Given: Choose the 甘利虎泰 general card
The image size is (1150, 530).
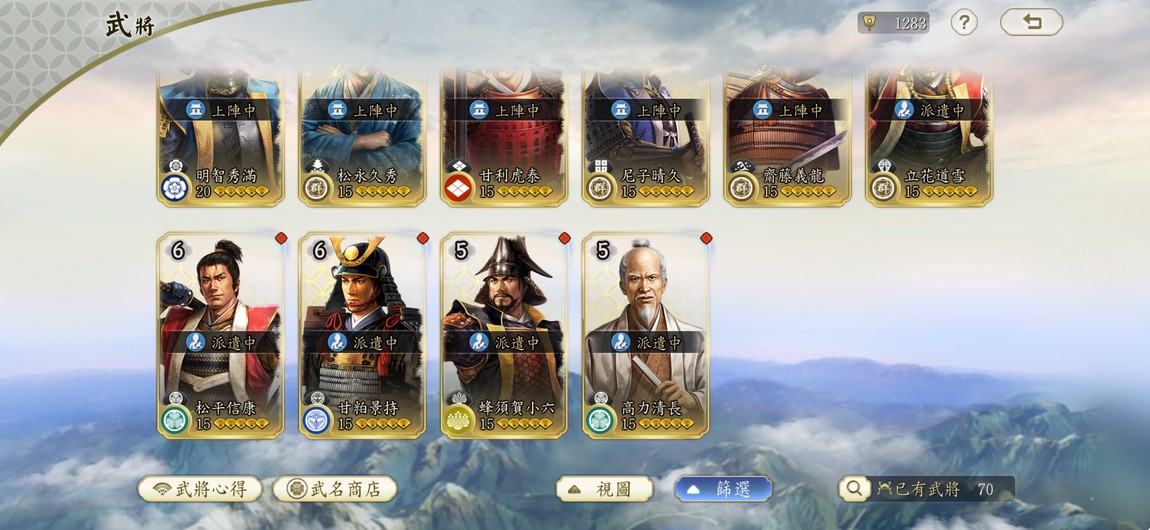Looking at the screenshot, I should (504, 138).
